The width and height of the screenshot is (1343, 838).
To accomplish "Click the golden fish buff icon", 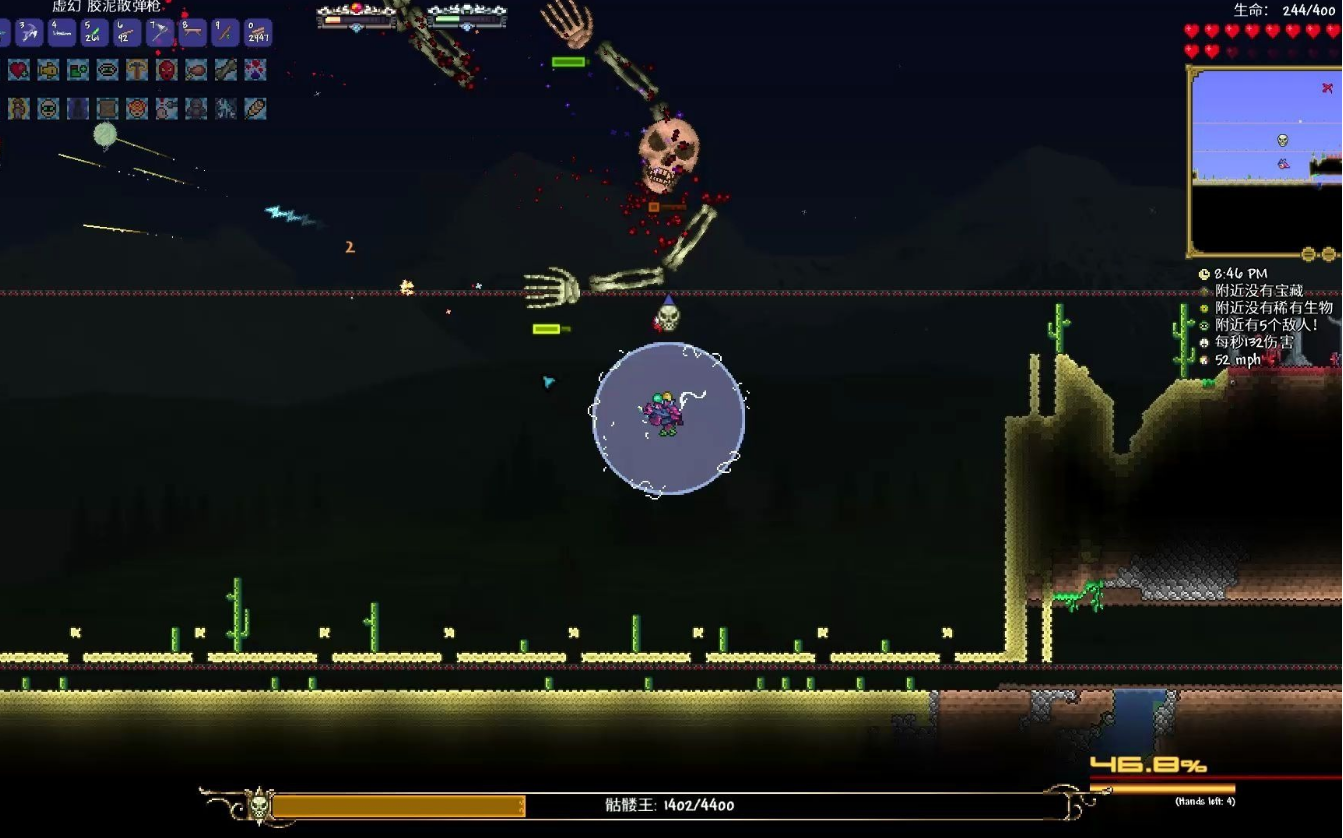I will click(48, 69).
